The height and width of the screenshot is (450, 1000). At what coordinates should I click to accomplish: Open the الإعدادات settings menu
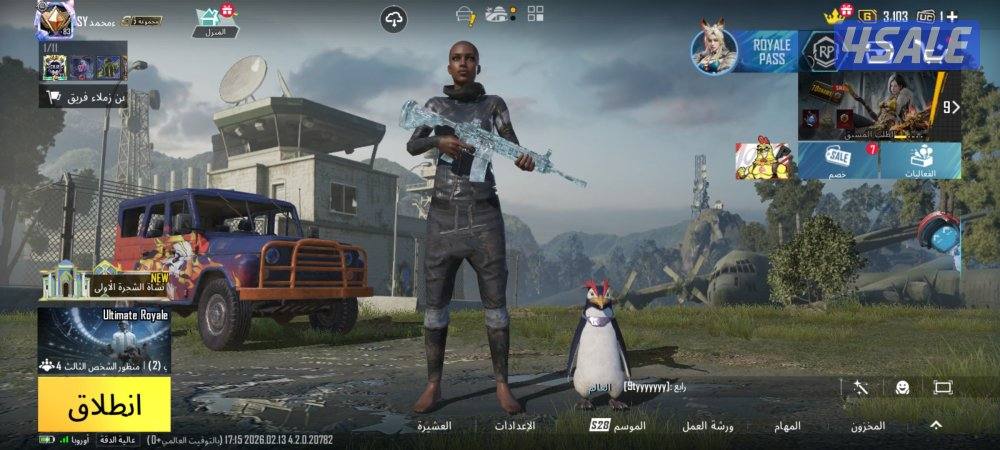coord(515,426)
